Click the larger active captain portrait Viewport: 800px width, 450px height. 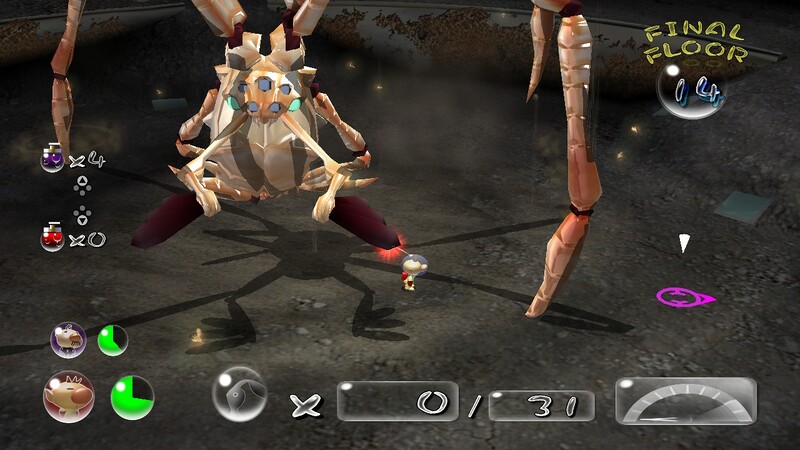coord(68,395)
